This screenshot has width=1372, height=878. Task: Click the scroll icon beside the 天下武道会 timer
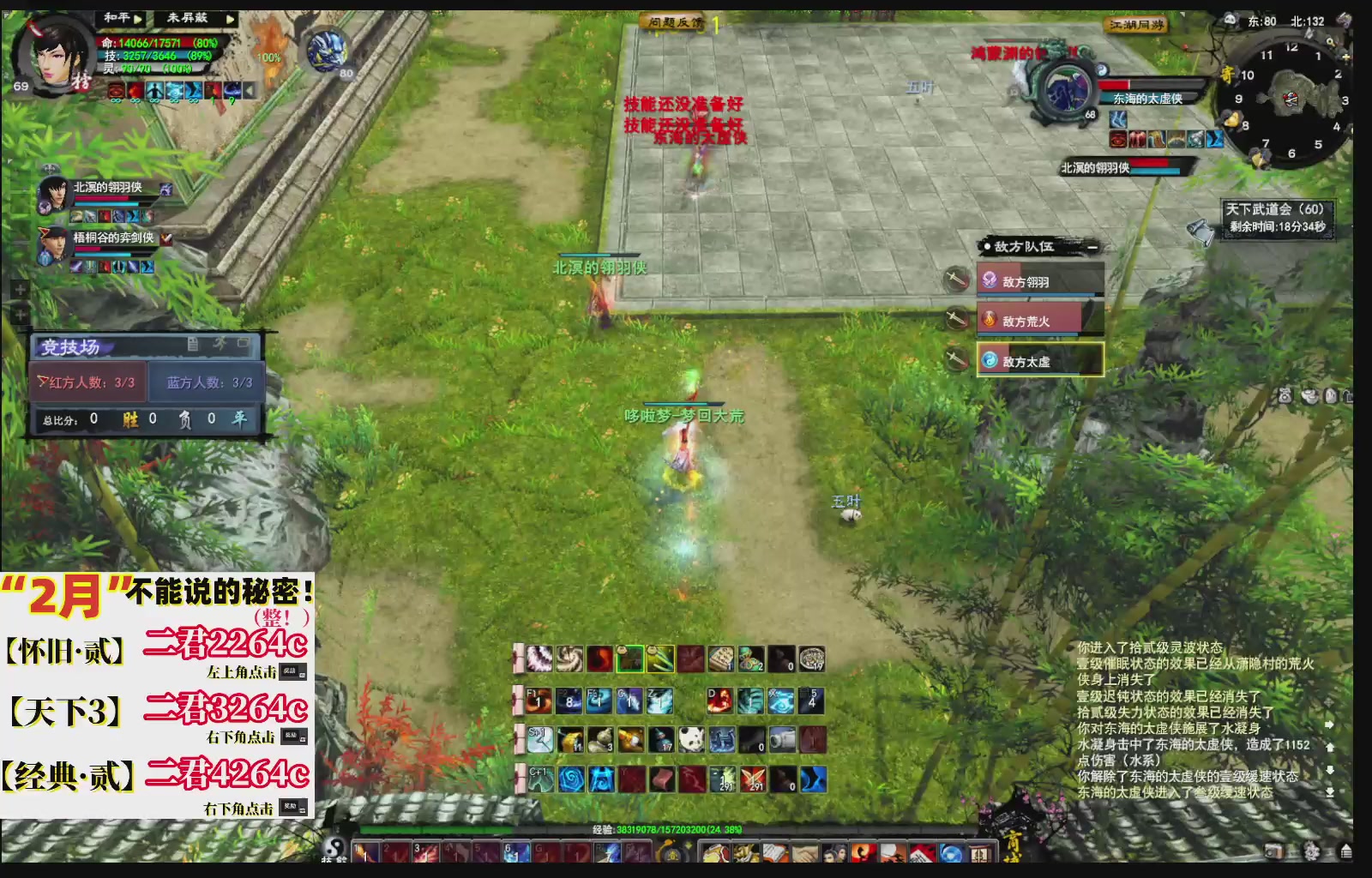click(x=1199, y=229)
